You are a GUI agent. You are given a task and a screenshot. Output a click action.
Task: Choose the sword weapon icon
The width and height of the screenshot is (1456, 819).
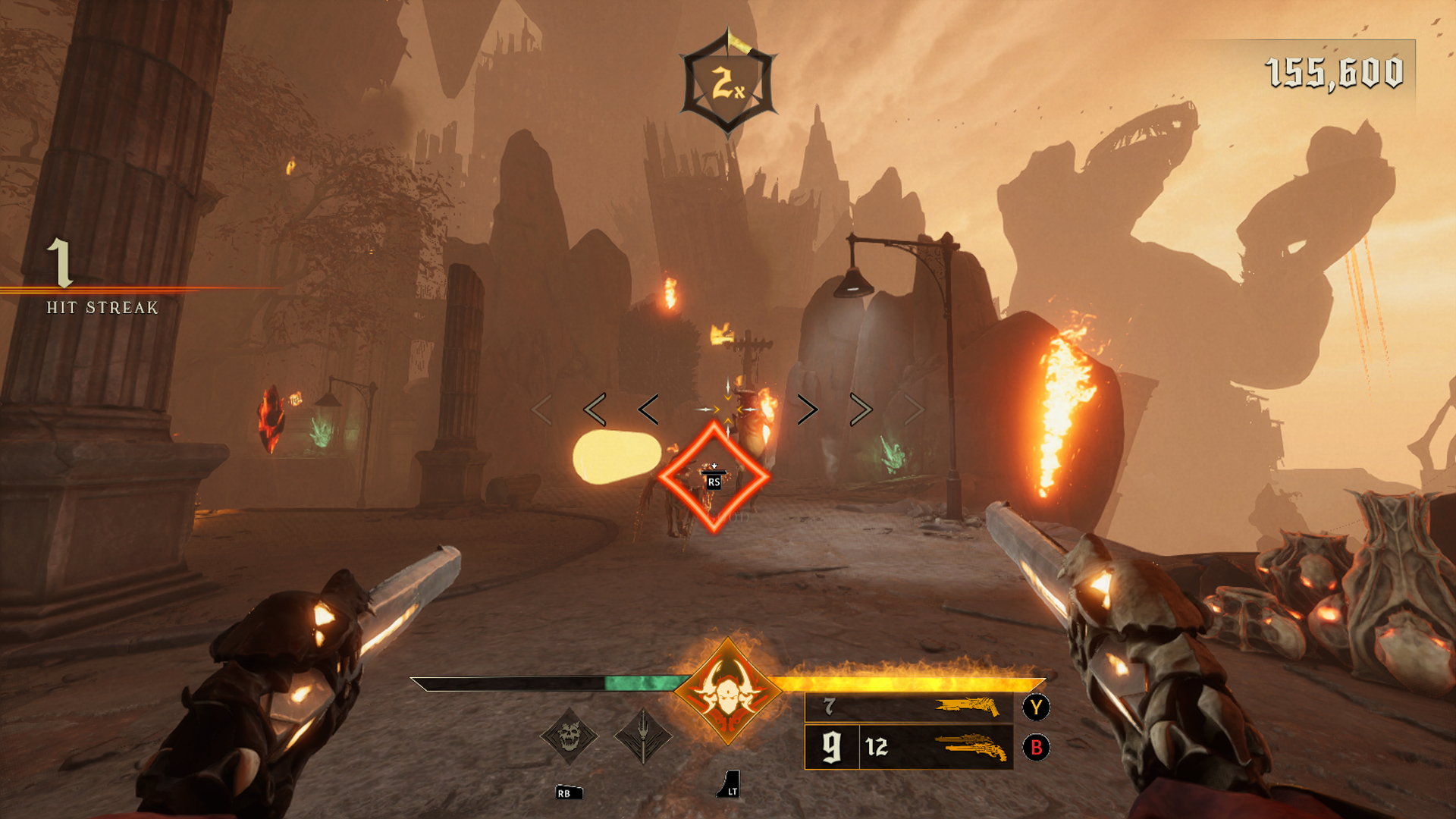click(643, 736)
